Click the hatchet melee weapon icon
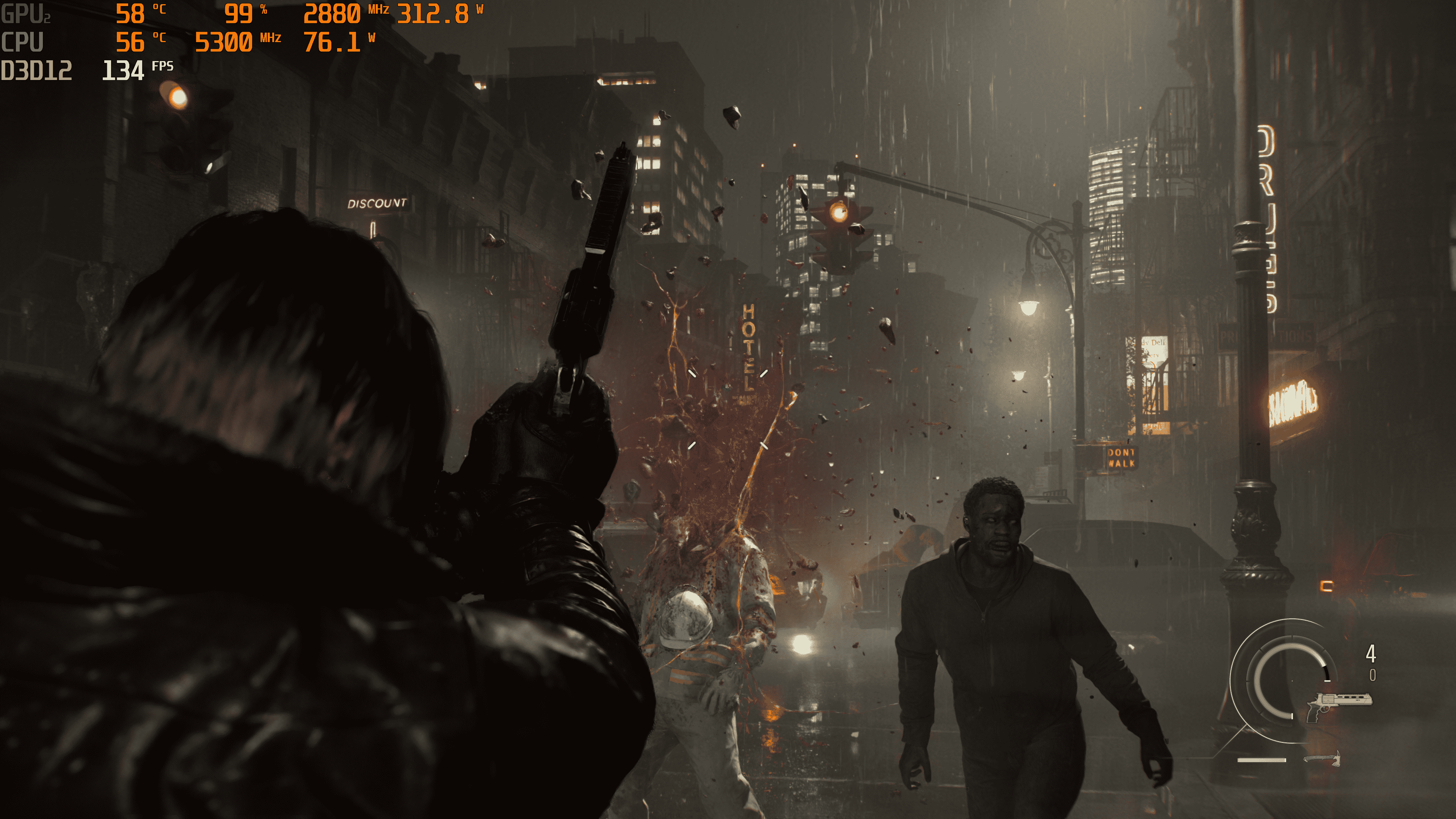Image resolution: width=1456 pixels, height=819 pixels. (x=1323, y=758)
